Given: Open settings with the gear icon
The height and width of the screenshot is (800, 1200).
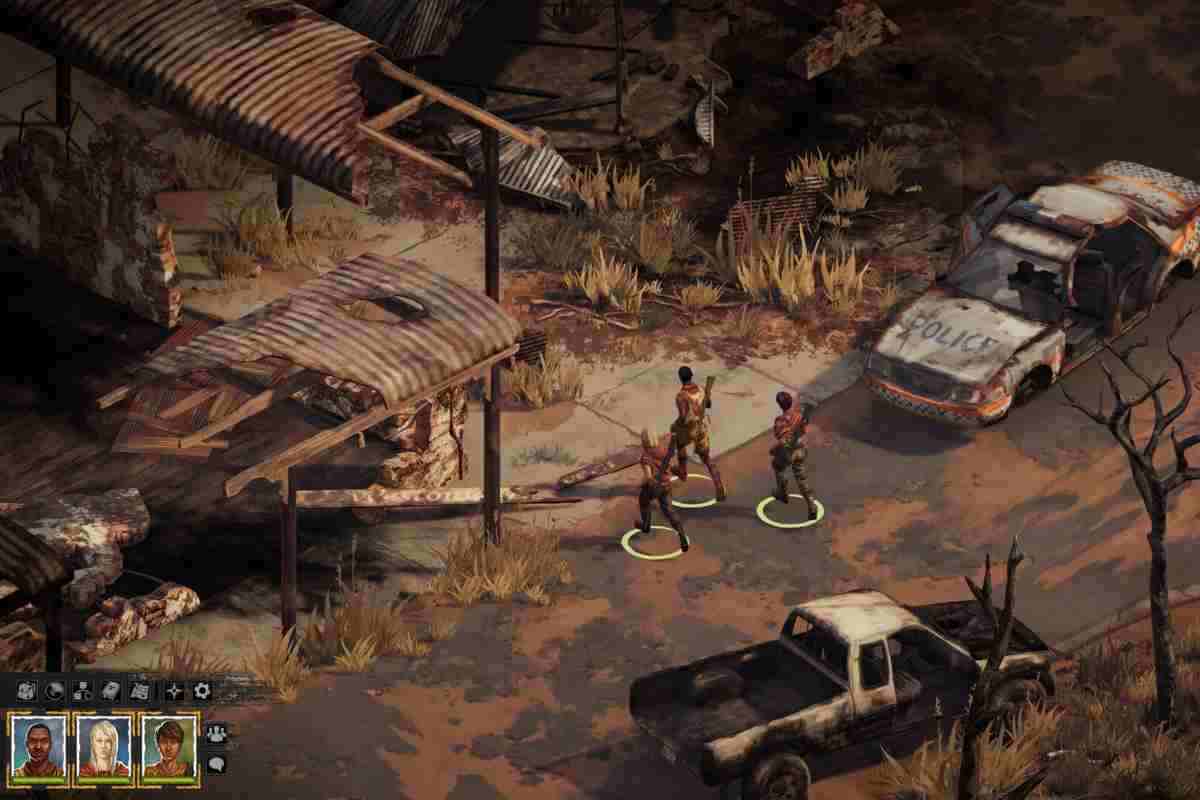Looking at the screenshot, I should (x=202, y=690).
